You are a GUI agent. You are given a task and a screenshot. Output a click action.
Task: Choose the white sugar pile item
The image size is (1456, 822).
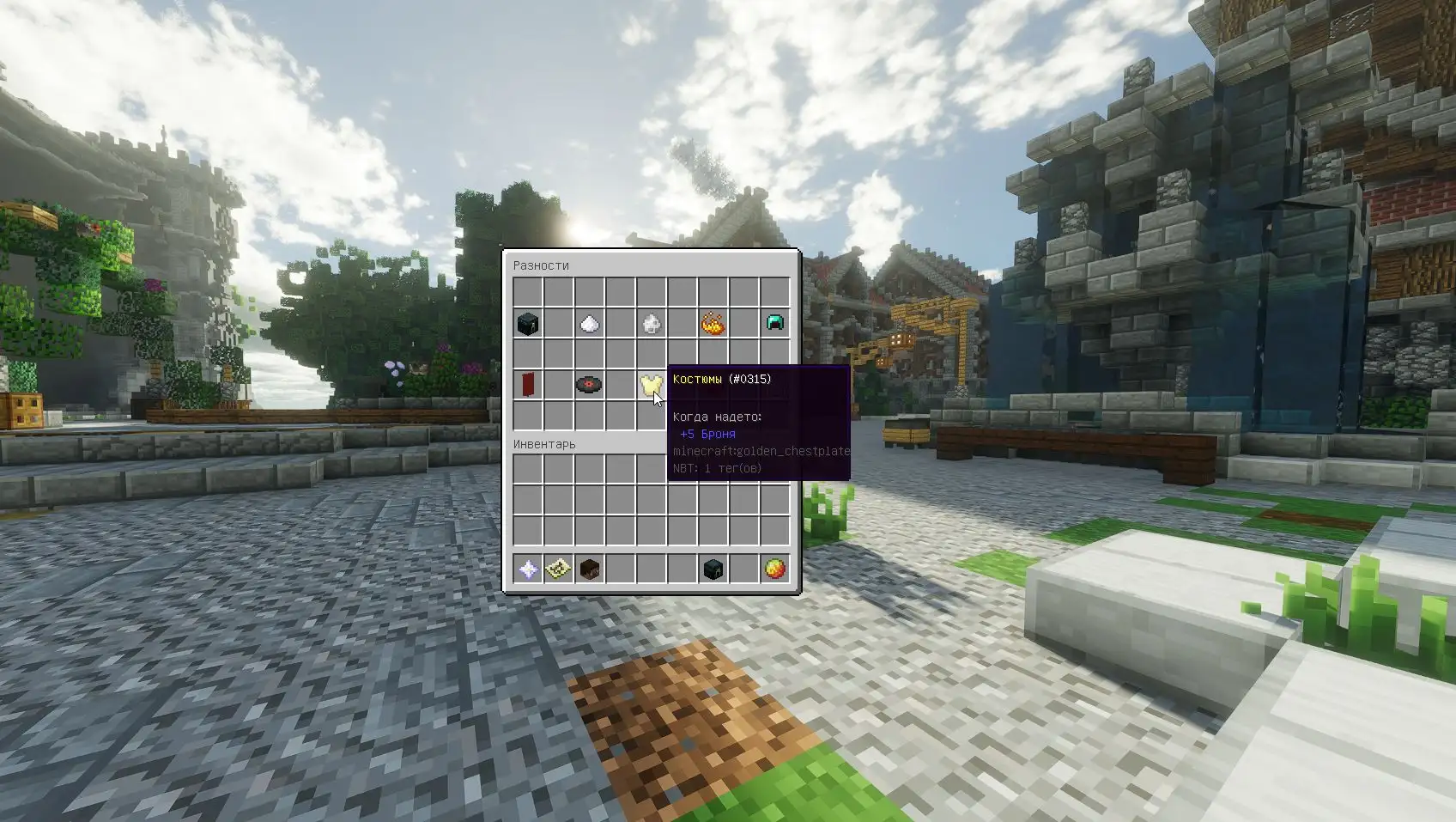pos(590,324)
